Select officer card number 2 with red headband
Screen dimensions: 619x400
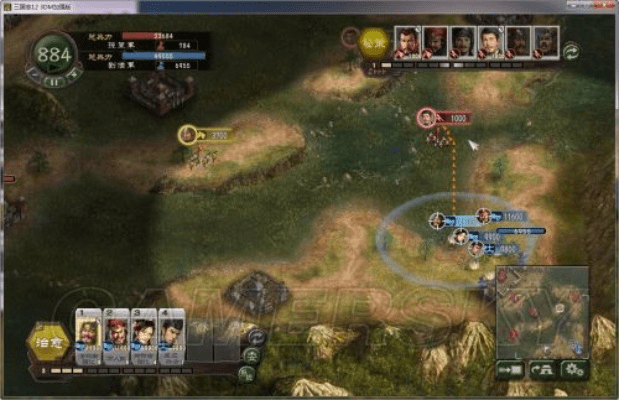(116, 340)
